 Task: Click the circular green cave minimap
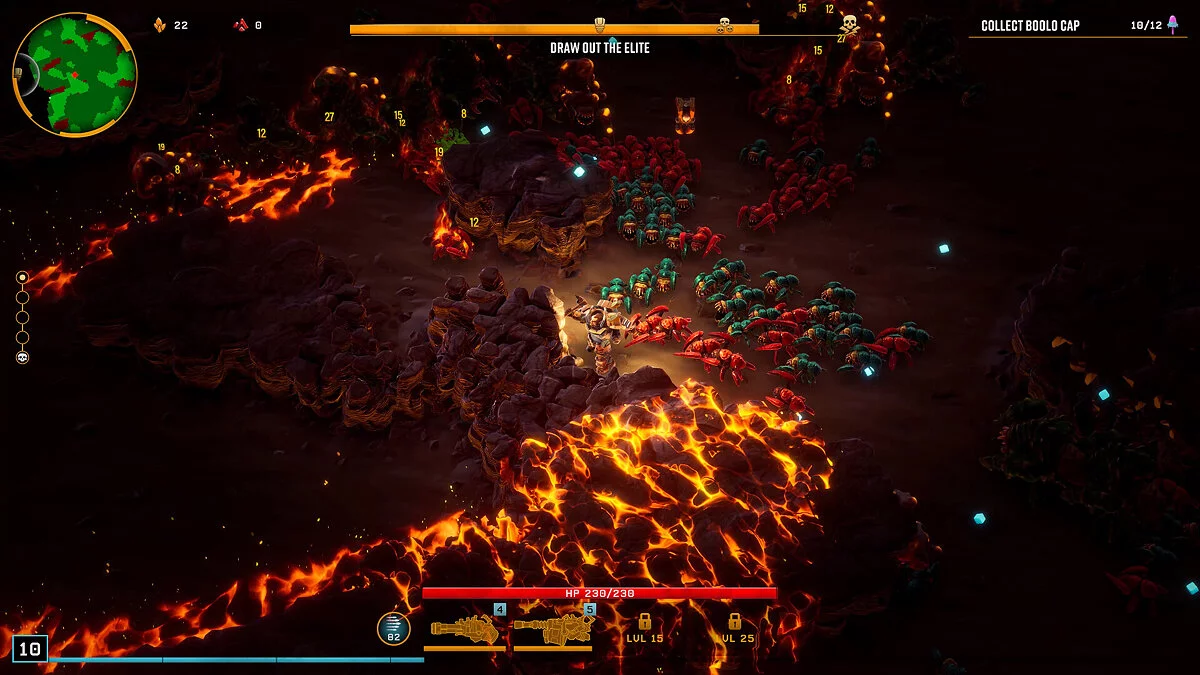75,75
